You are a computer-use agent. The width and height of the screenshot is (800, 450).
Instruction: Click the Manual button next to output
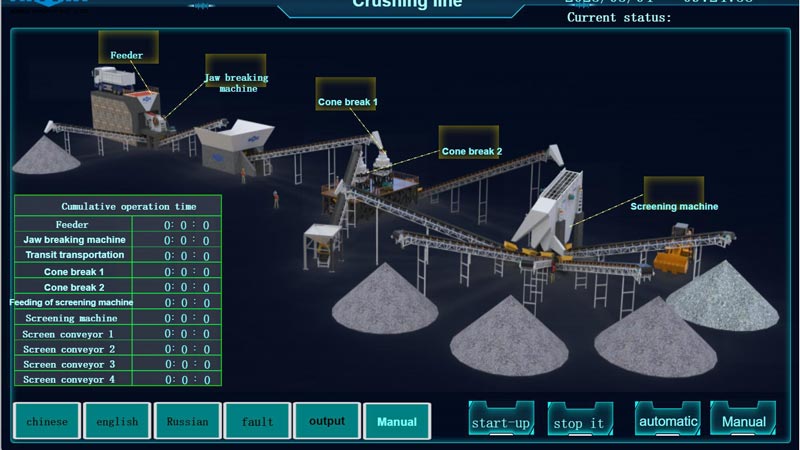point(397,421)
